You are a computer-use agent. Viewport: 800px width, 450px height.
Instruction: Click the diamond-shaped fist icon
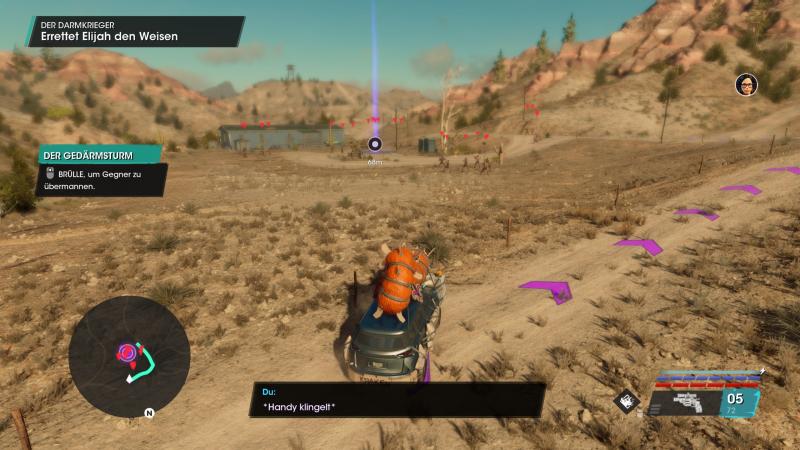click(626, 401)
